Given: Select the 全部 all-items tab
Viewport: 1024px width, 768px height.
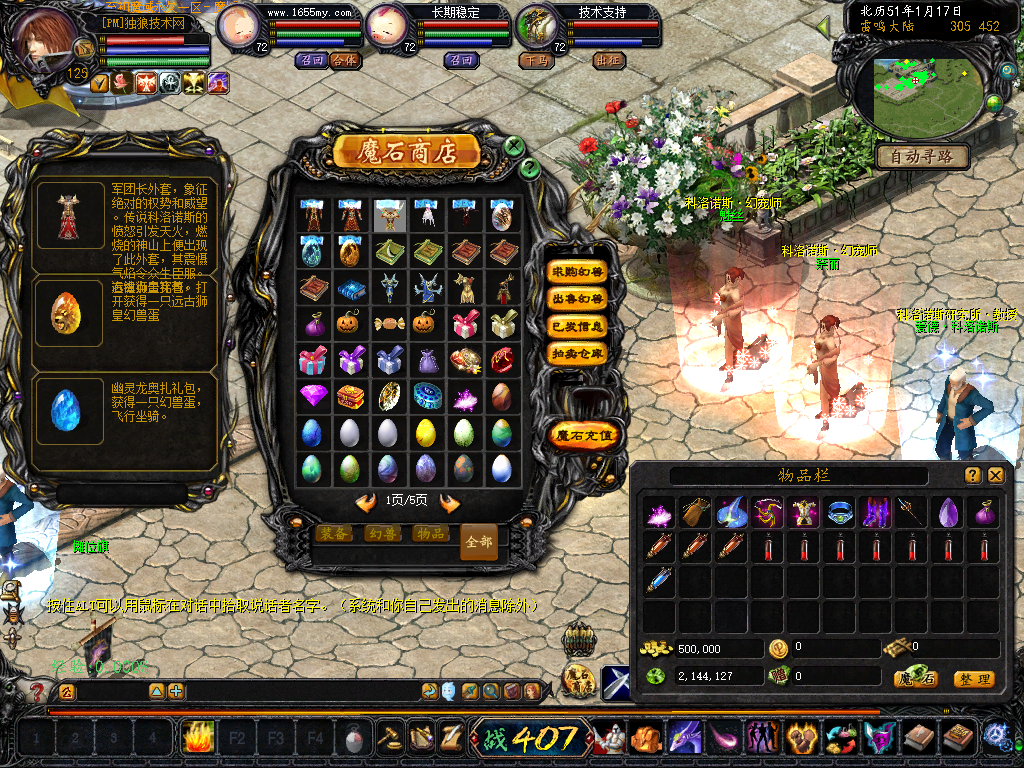Looking at the screenshot, I should [x=479, y=541].
